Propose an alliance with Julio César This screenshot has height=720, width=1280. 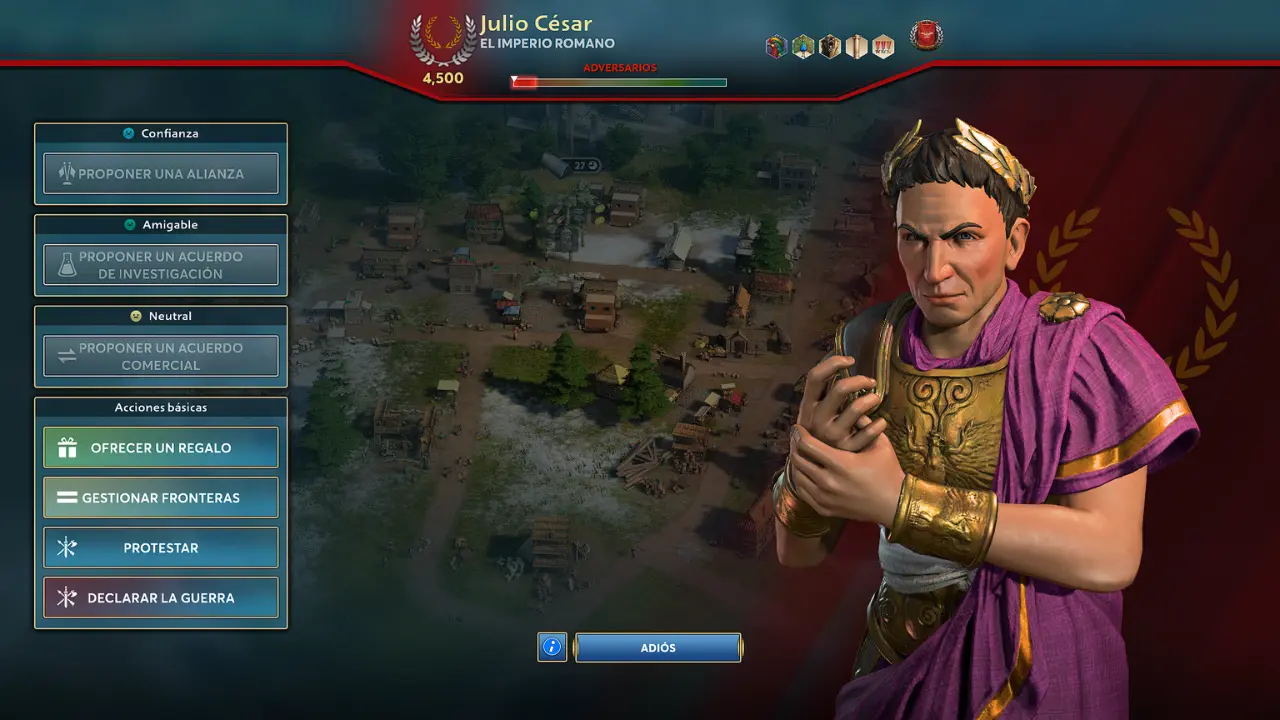[161, 174]
